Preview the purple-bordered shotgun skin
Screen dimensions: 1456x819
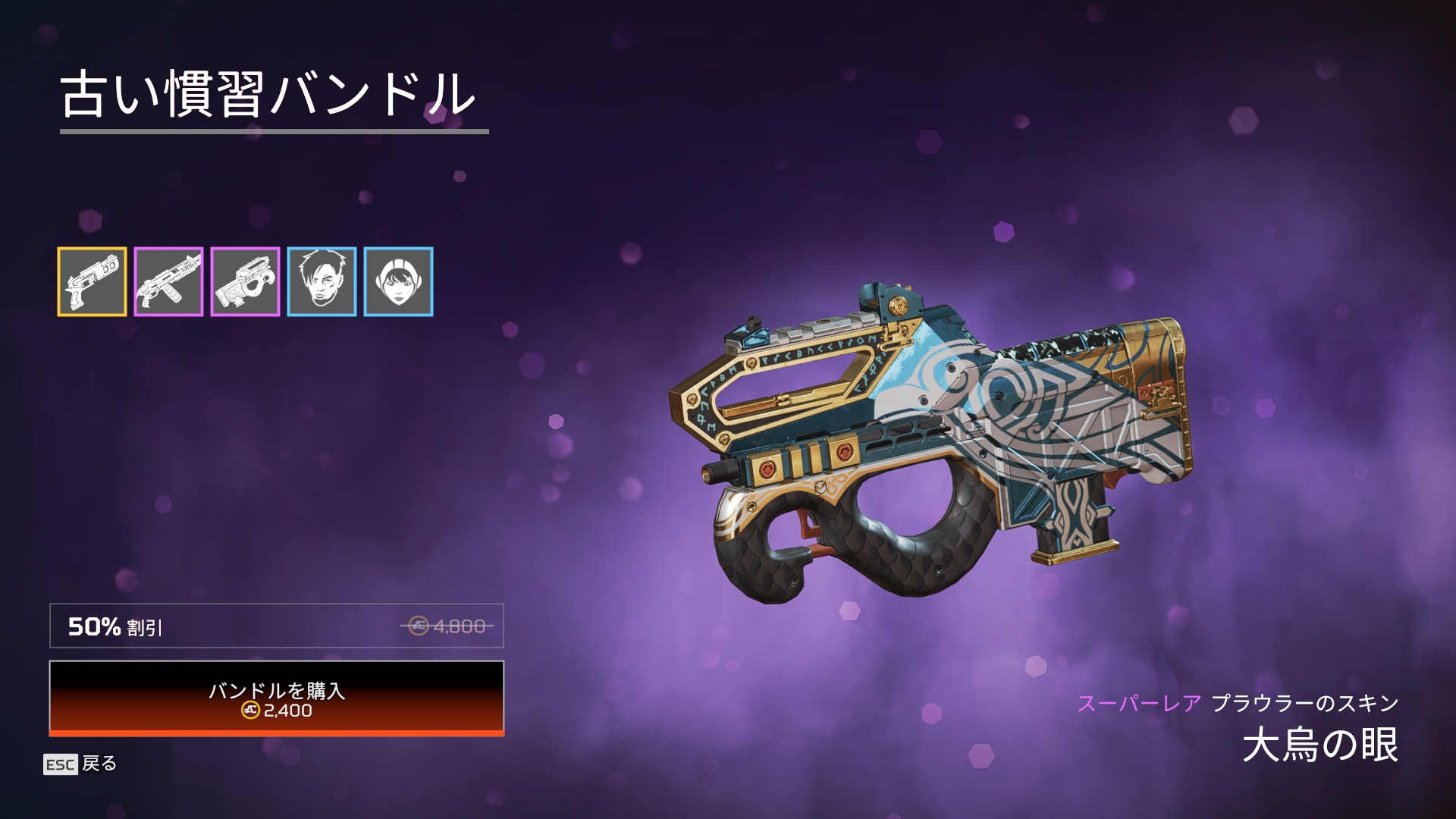168,281
